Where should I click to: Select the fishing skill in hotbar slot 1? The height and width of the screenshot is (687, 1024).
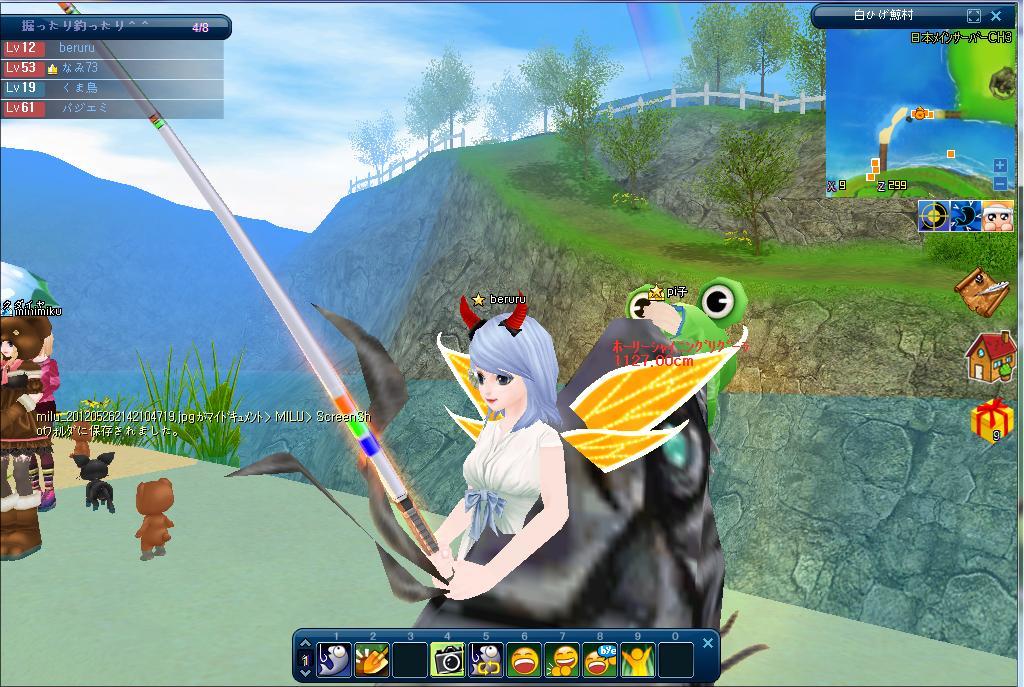pos(335,660)
